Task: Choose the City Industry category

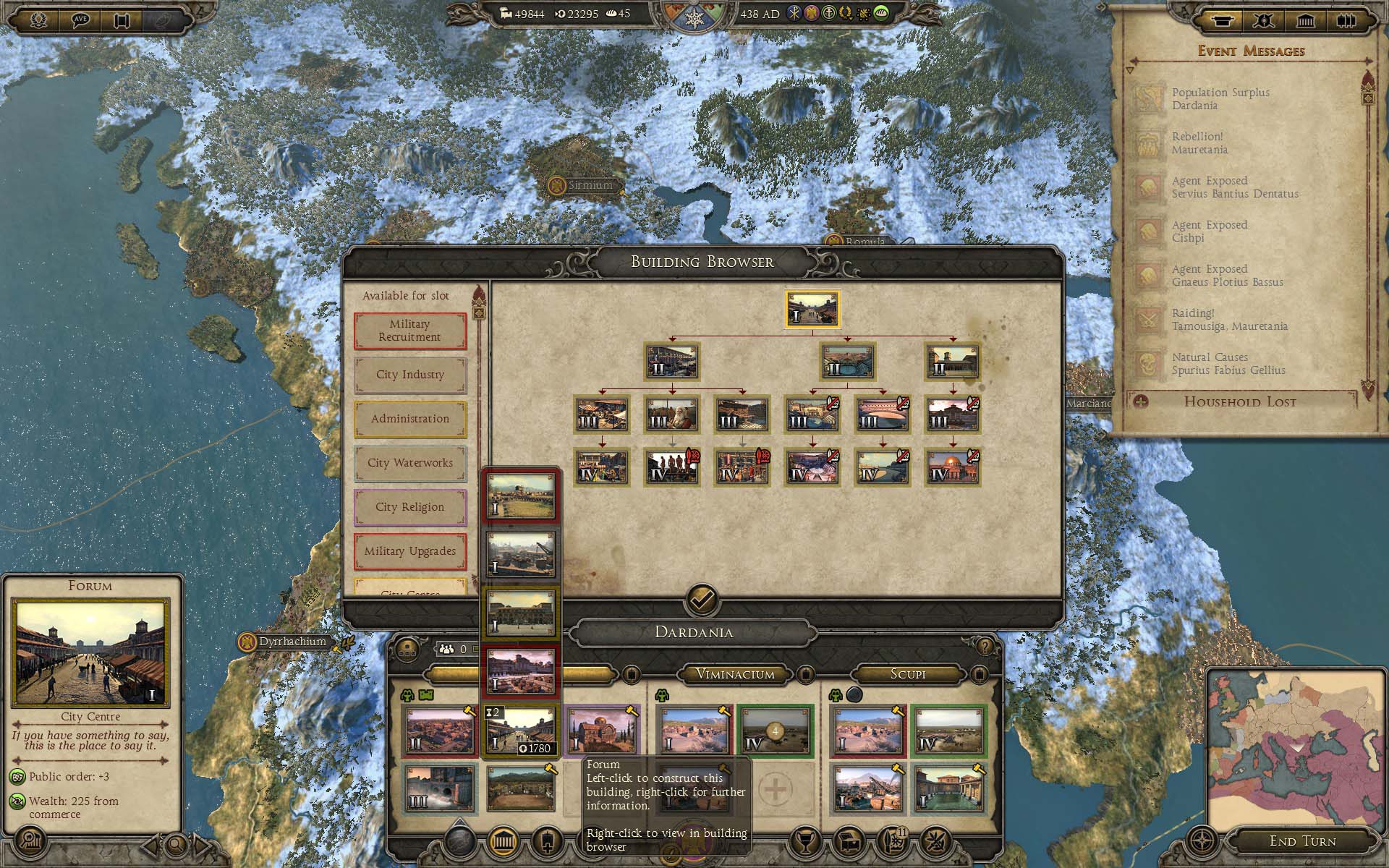Action: pos(409,375)
